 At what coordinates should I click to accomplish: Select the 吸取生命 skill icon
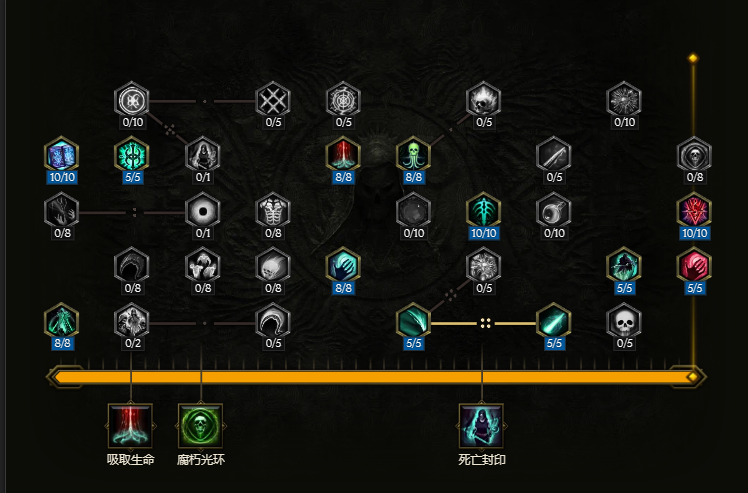131,426
